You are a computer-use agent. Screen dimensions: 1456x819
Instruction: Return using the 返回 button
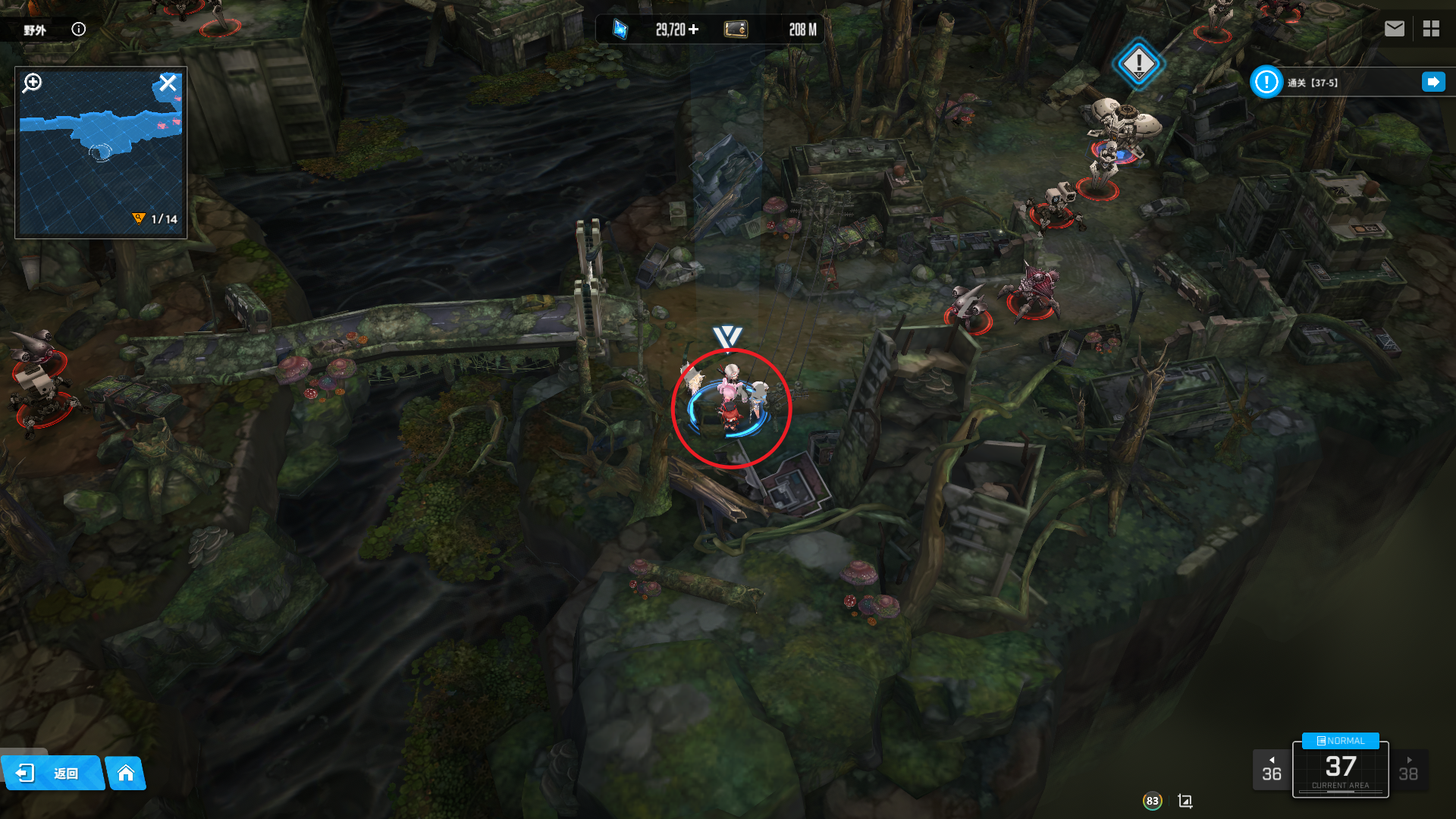[52, 773]
